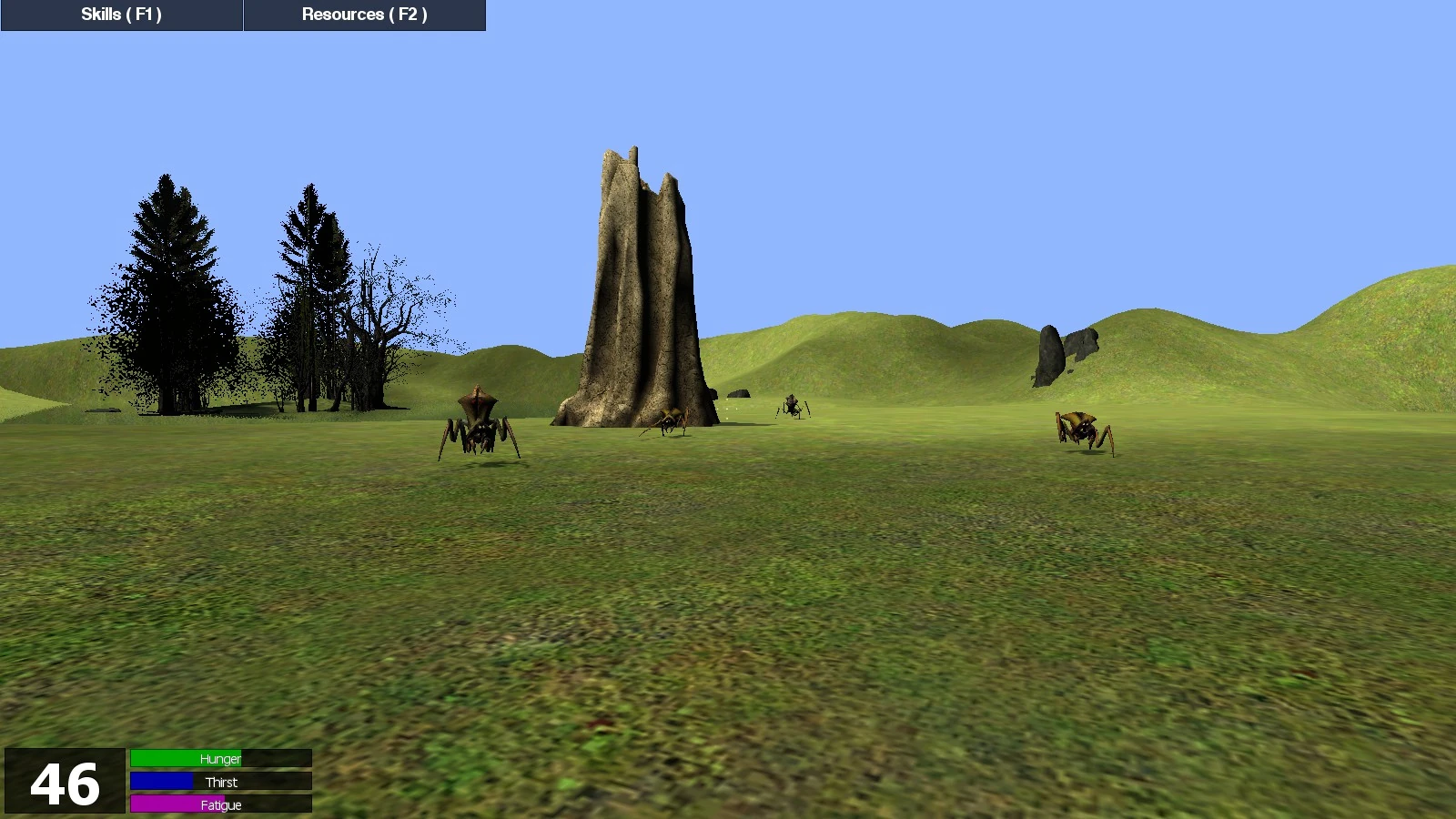The height and width of the screenshot is (819, 1456).
Task: Click the open grass field in the foreground
Action: (x=728, y=637)
